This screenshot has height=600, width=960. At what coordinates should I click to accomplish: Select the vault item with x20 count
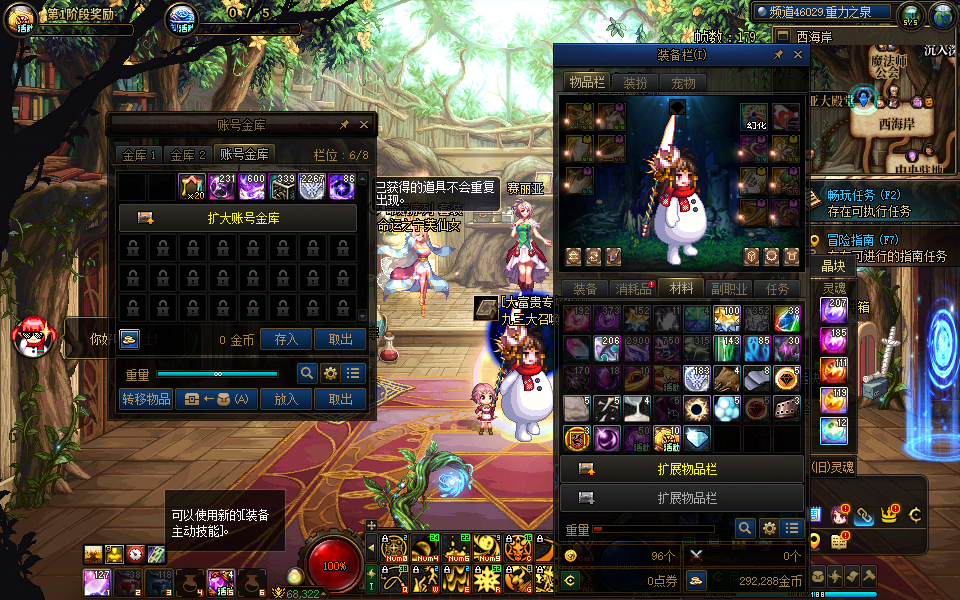click(191, 187)
